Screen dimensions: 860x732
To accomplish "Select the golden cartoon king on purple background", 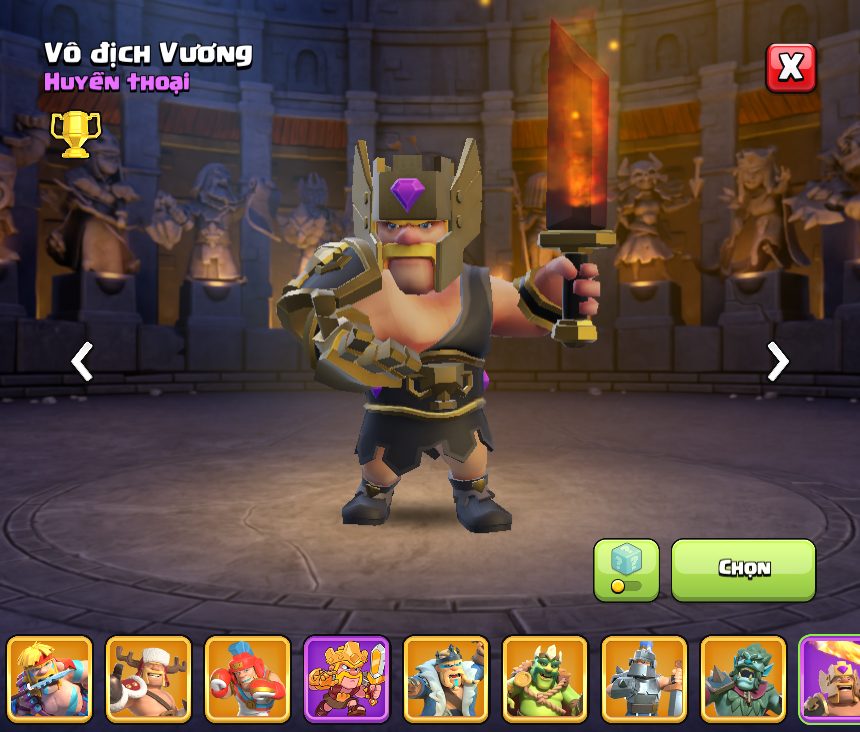I will 346,679.
